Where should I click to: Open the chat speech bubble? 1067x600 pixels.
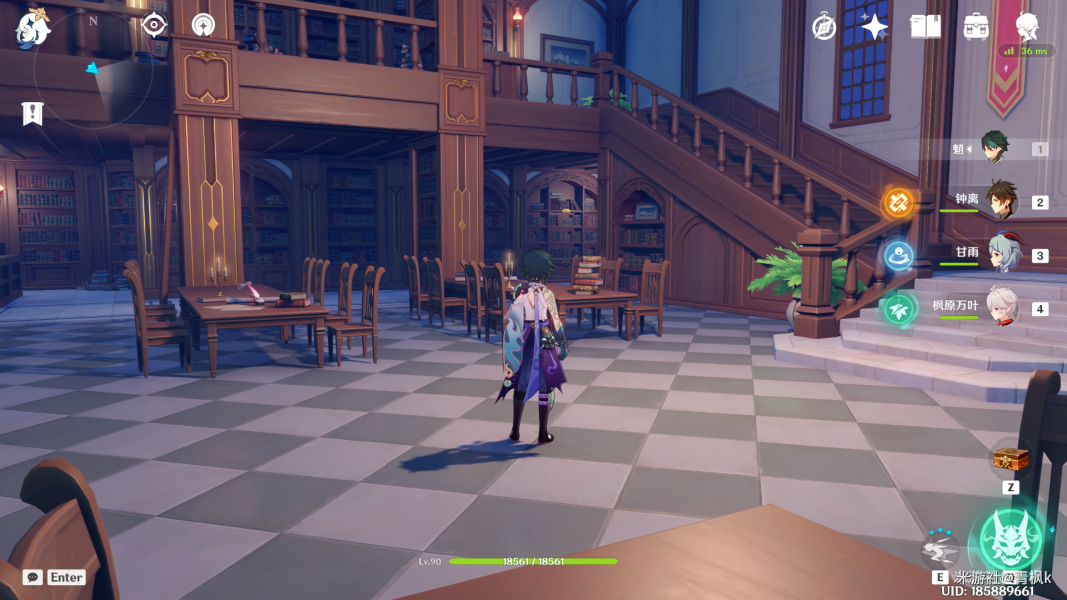pyautogui.click(x=32, y=577)
